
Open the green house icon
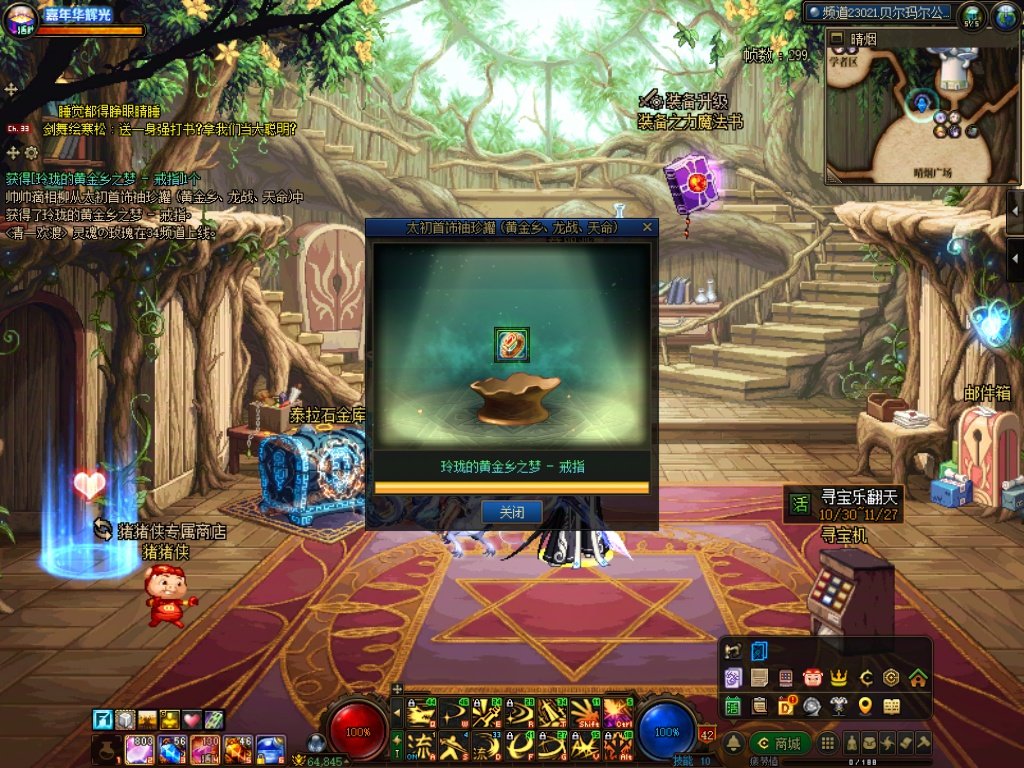(917, 678)
